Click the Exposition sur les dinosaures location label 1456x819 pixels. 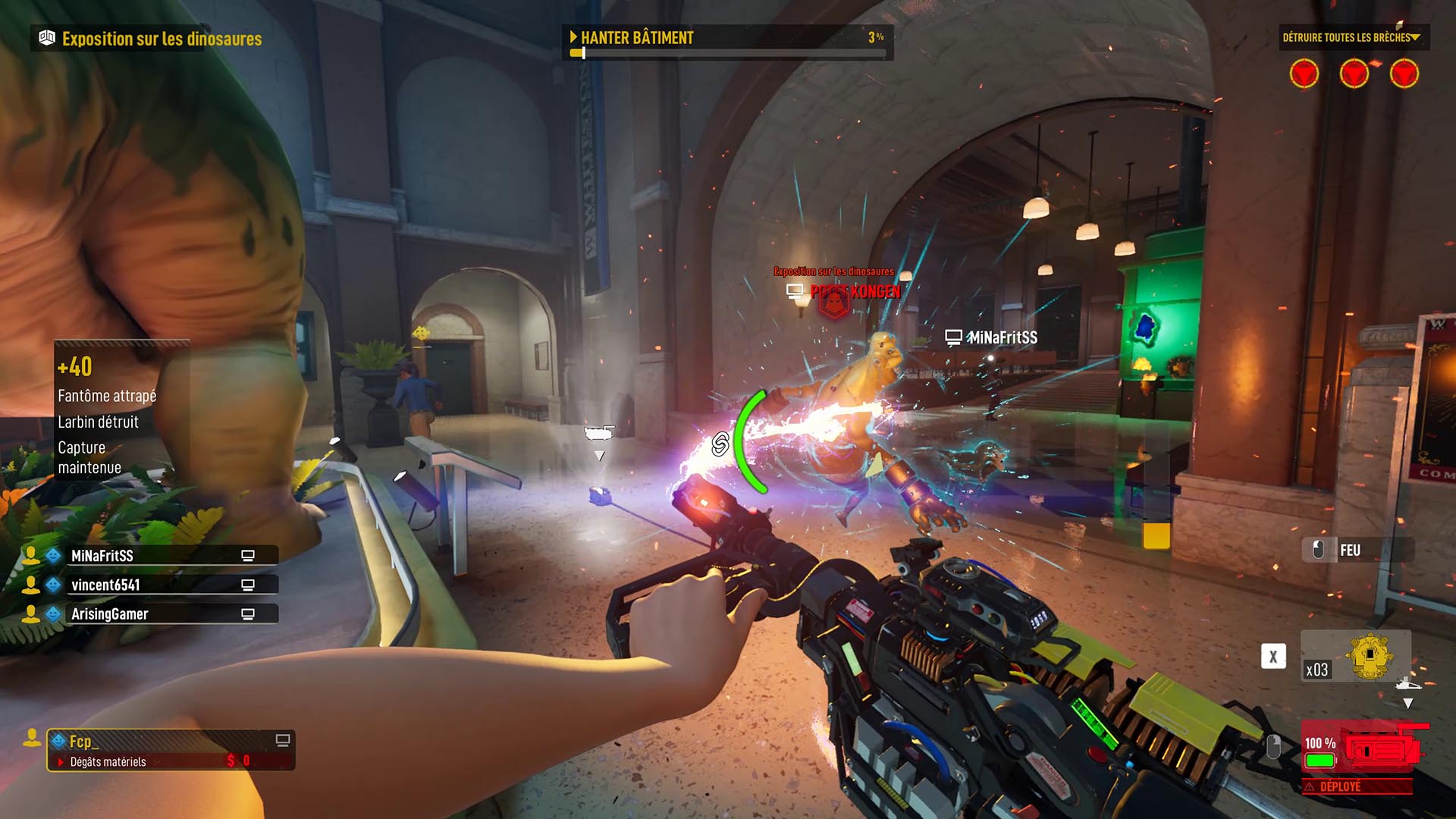coord(151,39)
